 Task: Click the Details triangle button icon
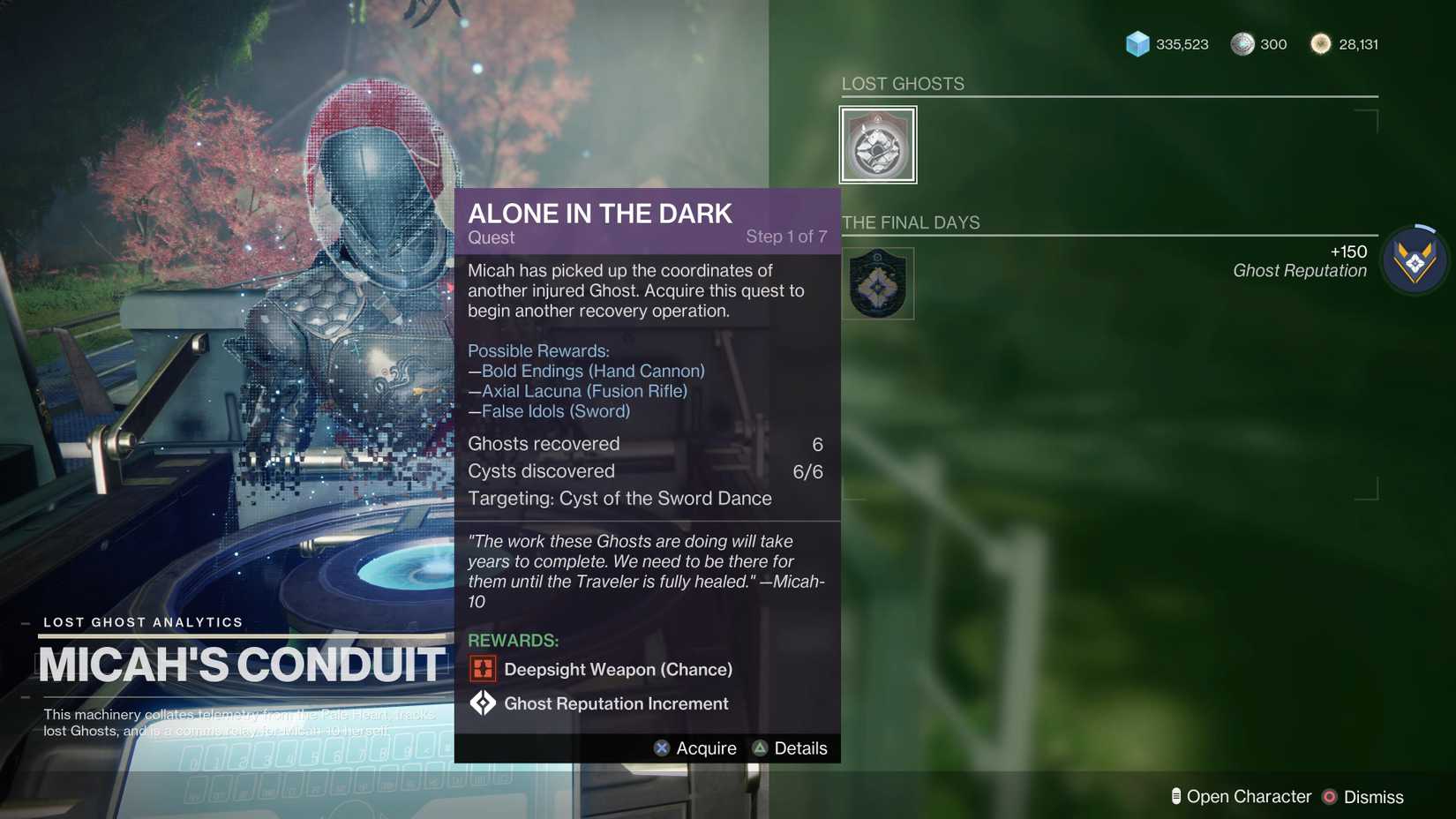(760, 748)
